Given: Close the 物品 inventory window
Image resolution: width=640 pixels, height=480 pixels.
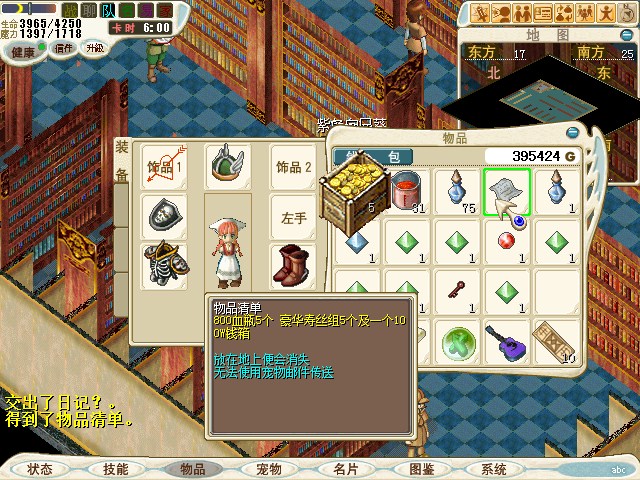Looking at the screenshot, I should 572,132.
